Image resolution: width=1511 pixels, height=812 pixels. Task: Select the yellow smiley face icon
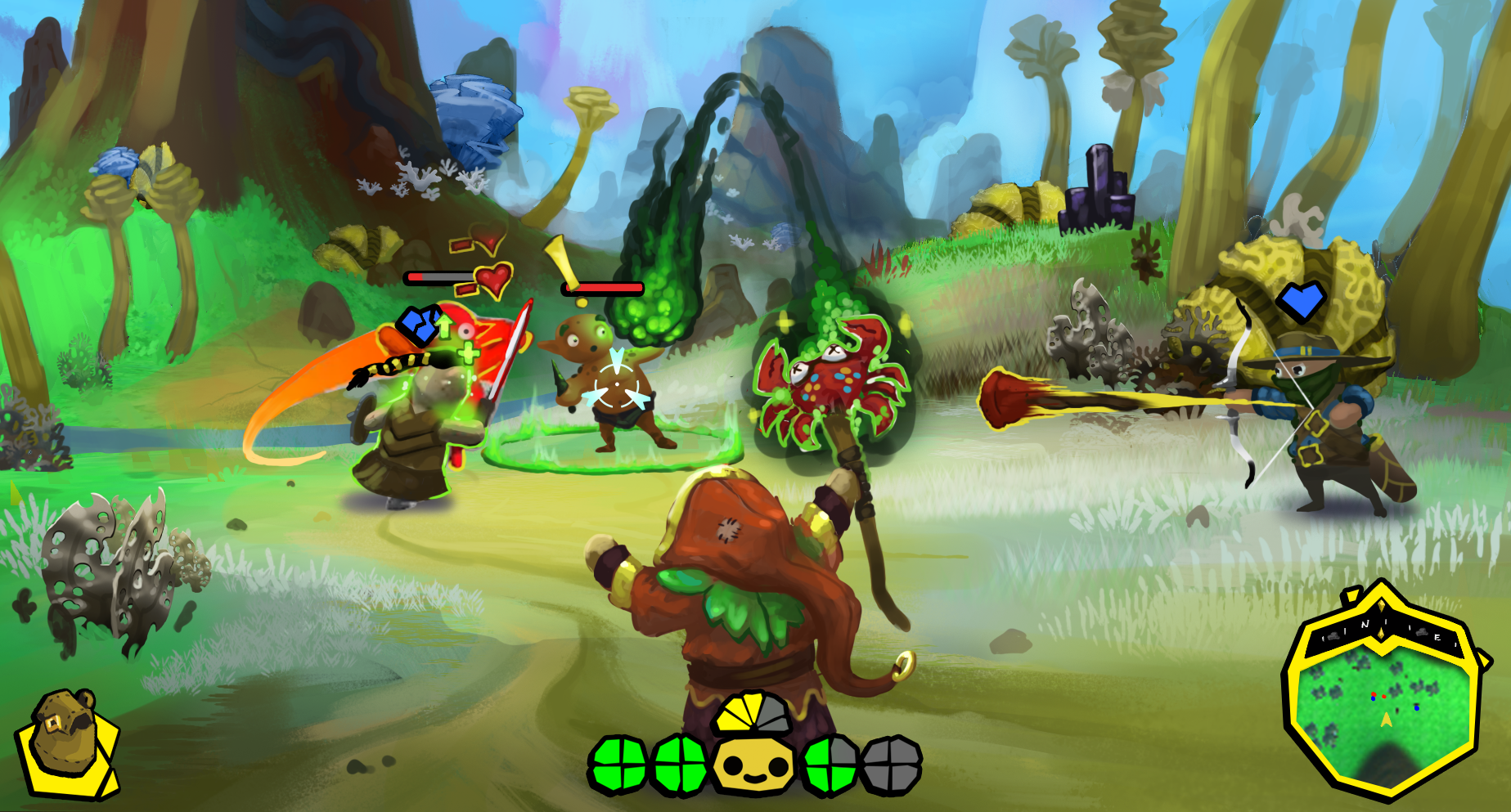753,766
